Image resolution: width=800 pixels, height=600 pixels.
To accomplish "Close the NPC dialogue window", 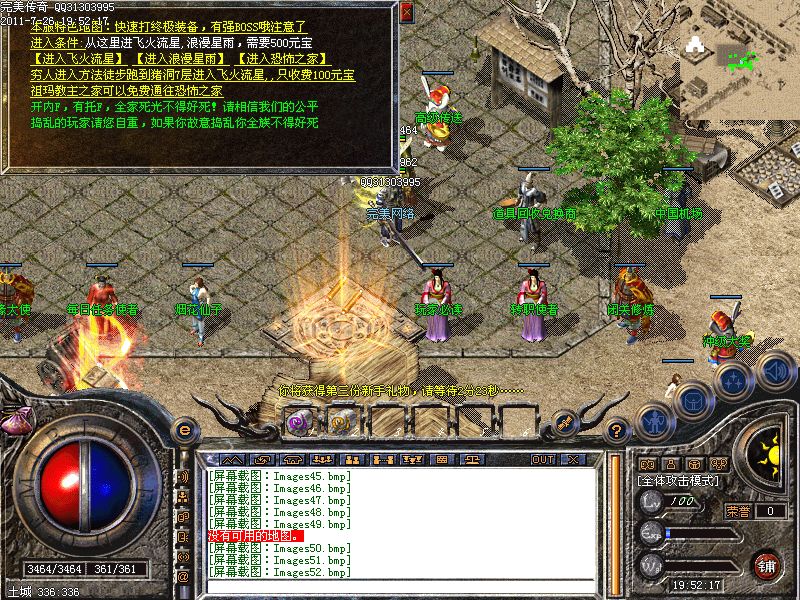I will [x=406, y=12].
